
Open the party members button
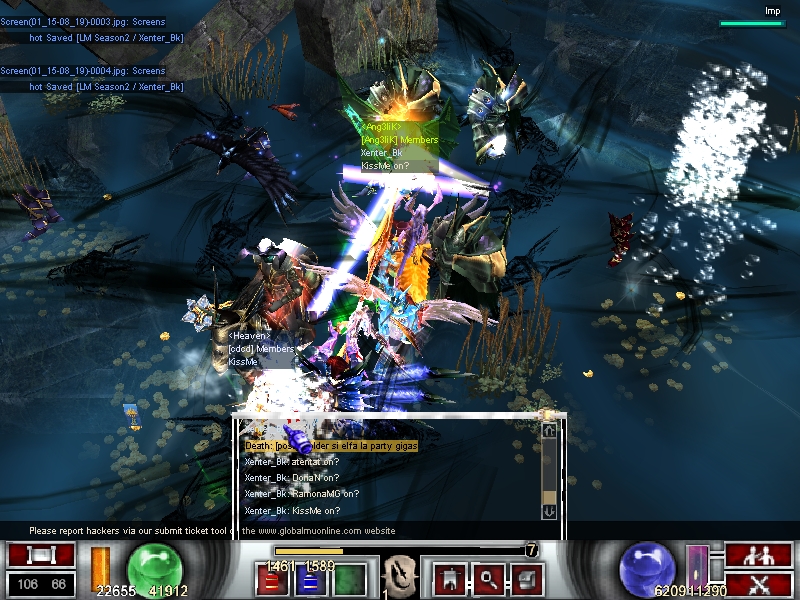759,555
